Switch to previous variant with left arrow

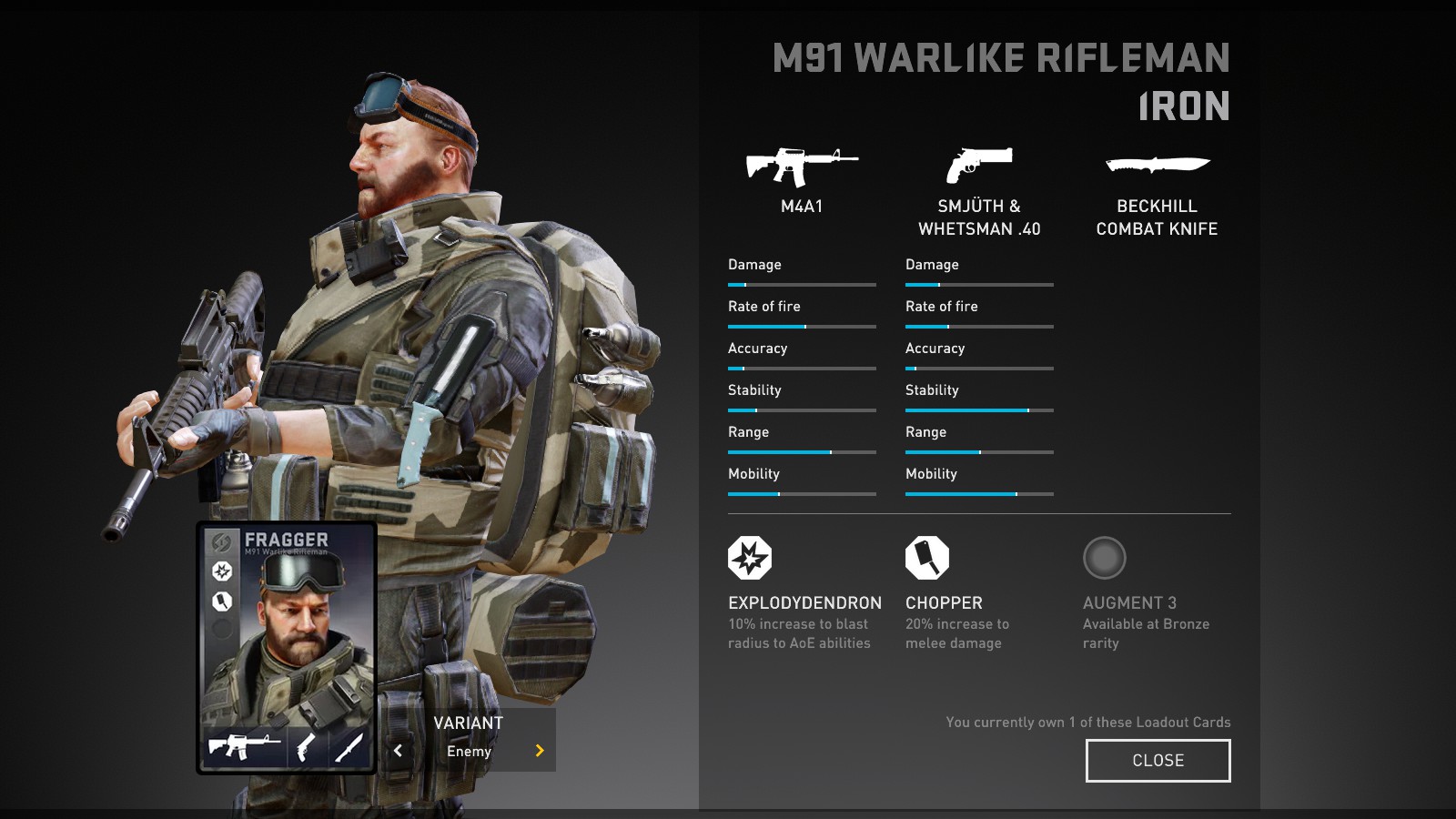click(x=398, y=751)
